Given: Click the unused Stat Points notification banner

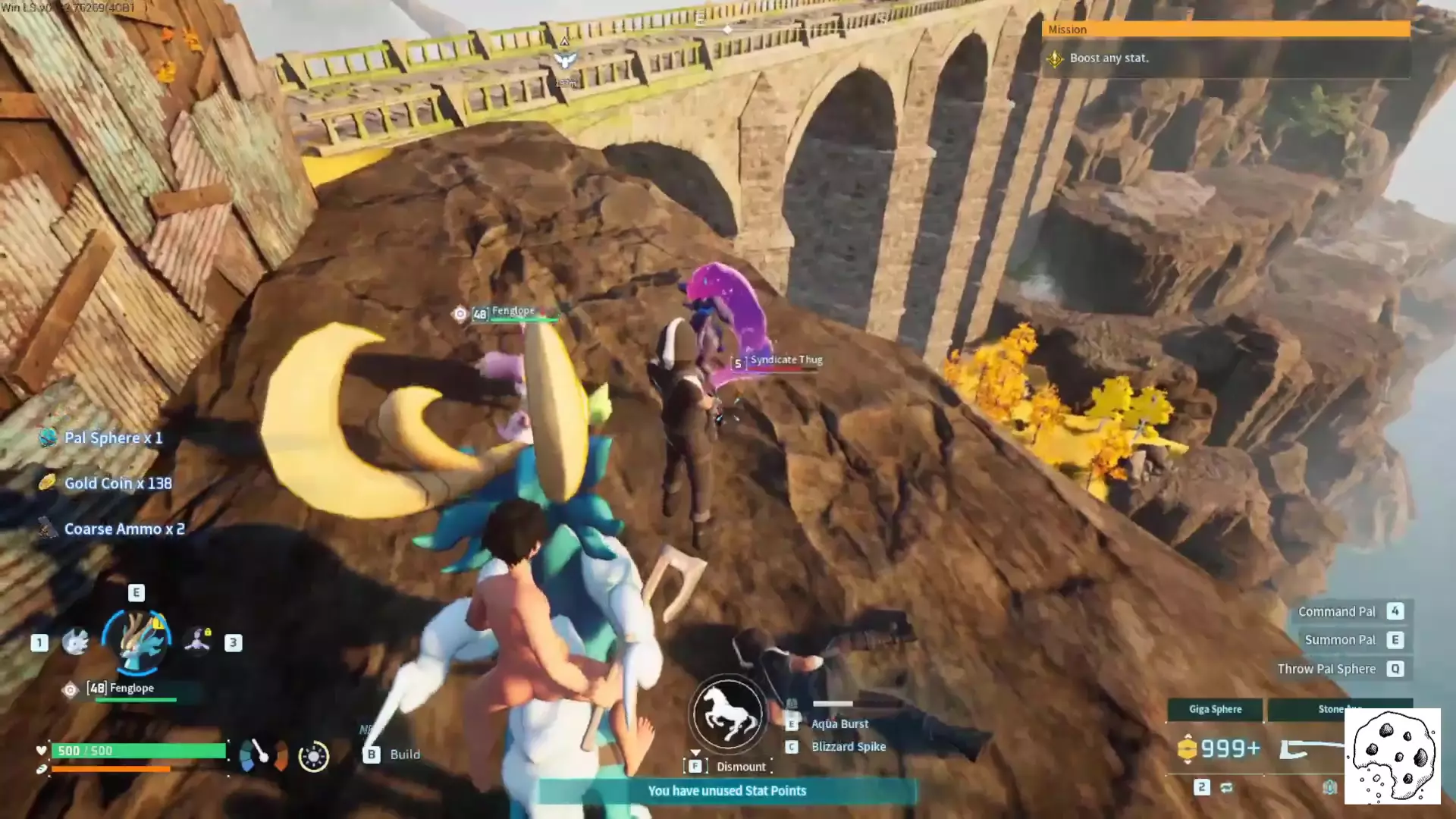Looking at the screenshot, I should click(x=726, y=791).
